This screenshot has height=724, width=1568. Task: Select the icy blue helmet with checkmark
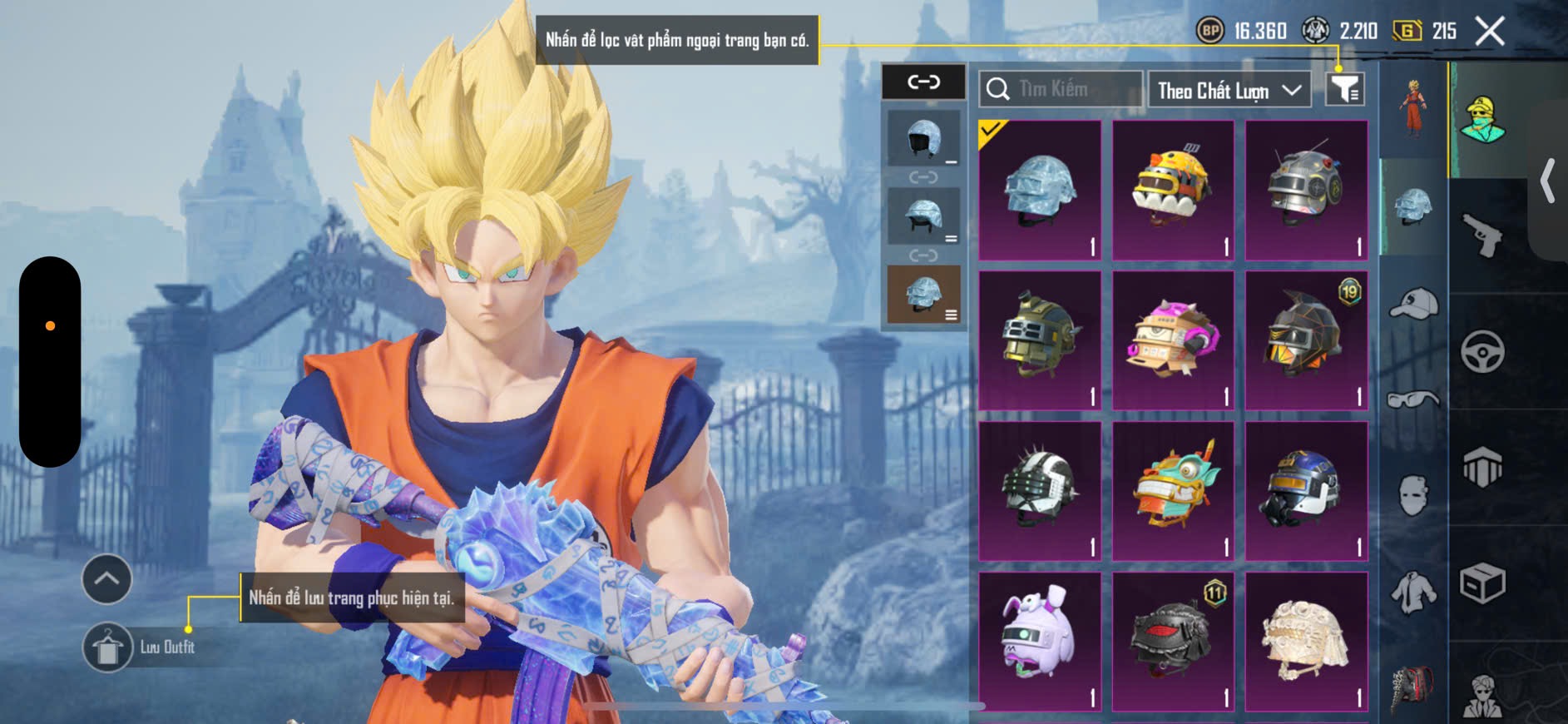point(1040,191)
